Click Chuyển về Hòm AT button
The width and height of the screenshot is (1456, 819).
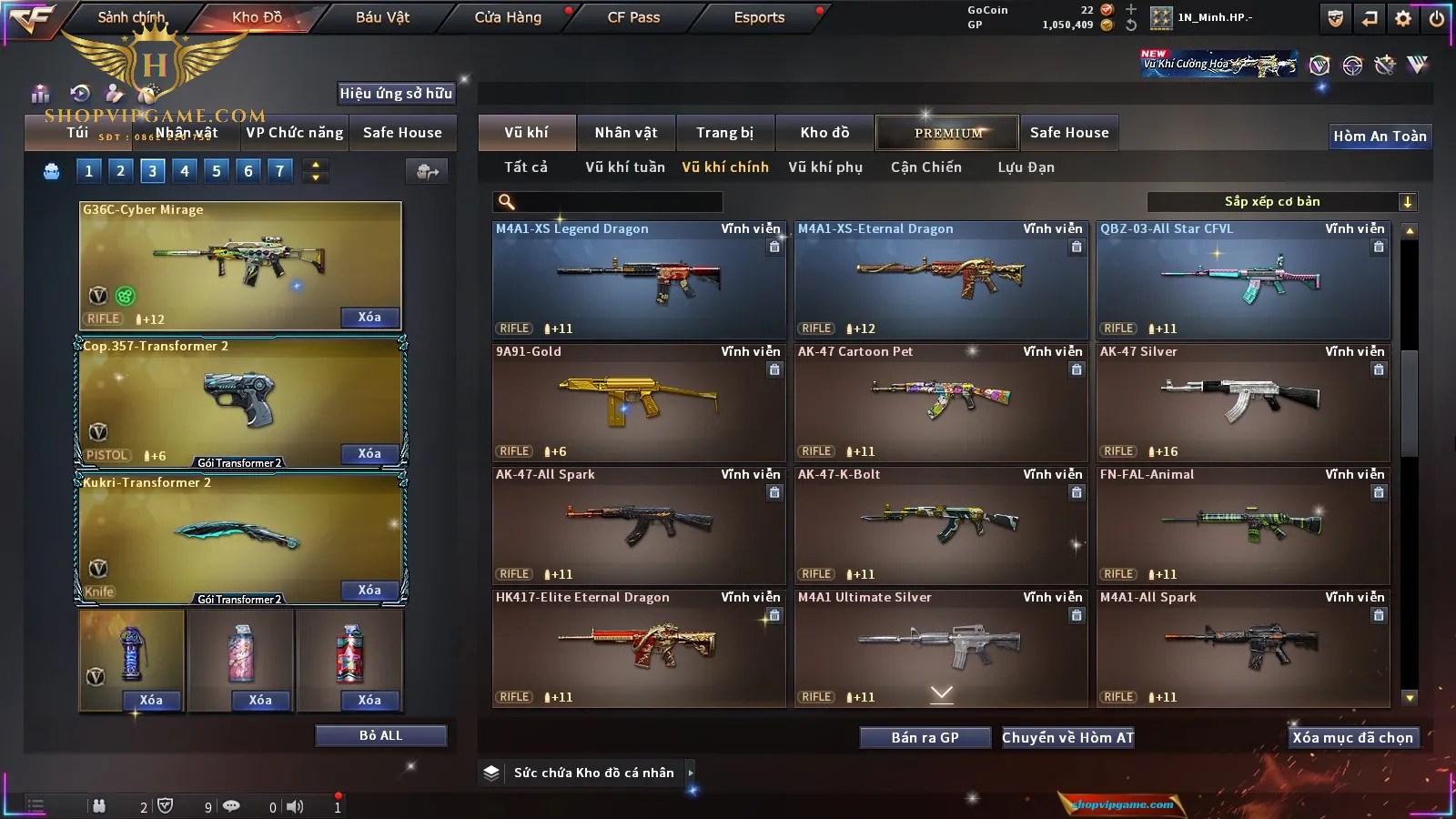[1067, 738]
